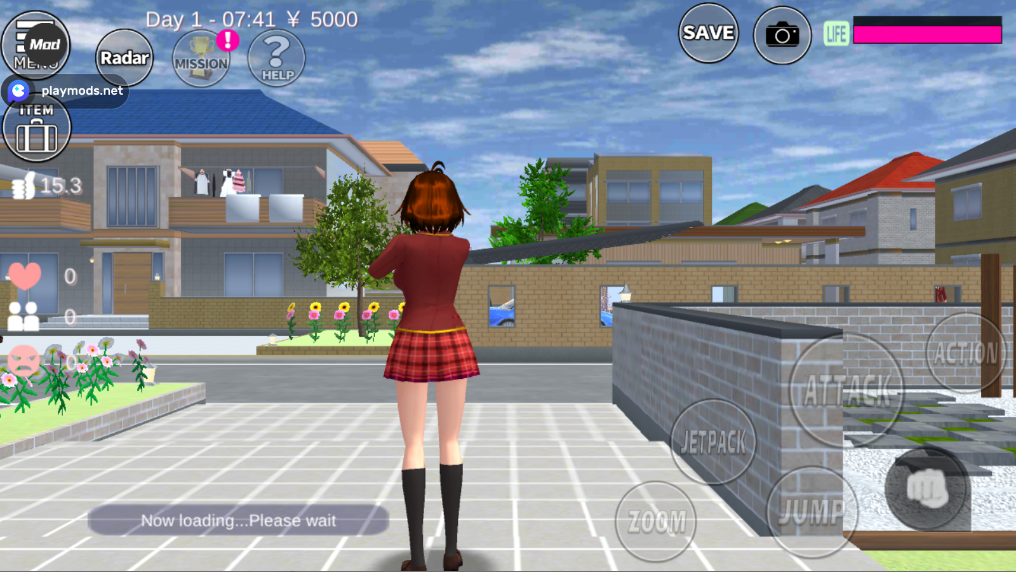Hit the fist punch button
The height and width of the screenshot is (572, 1016).
point(926,488)
